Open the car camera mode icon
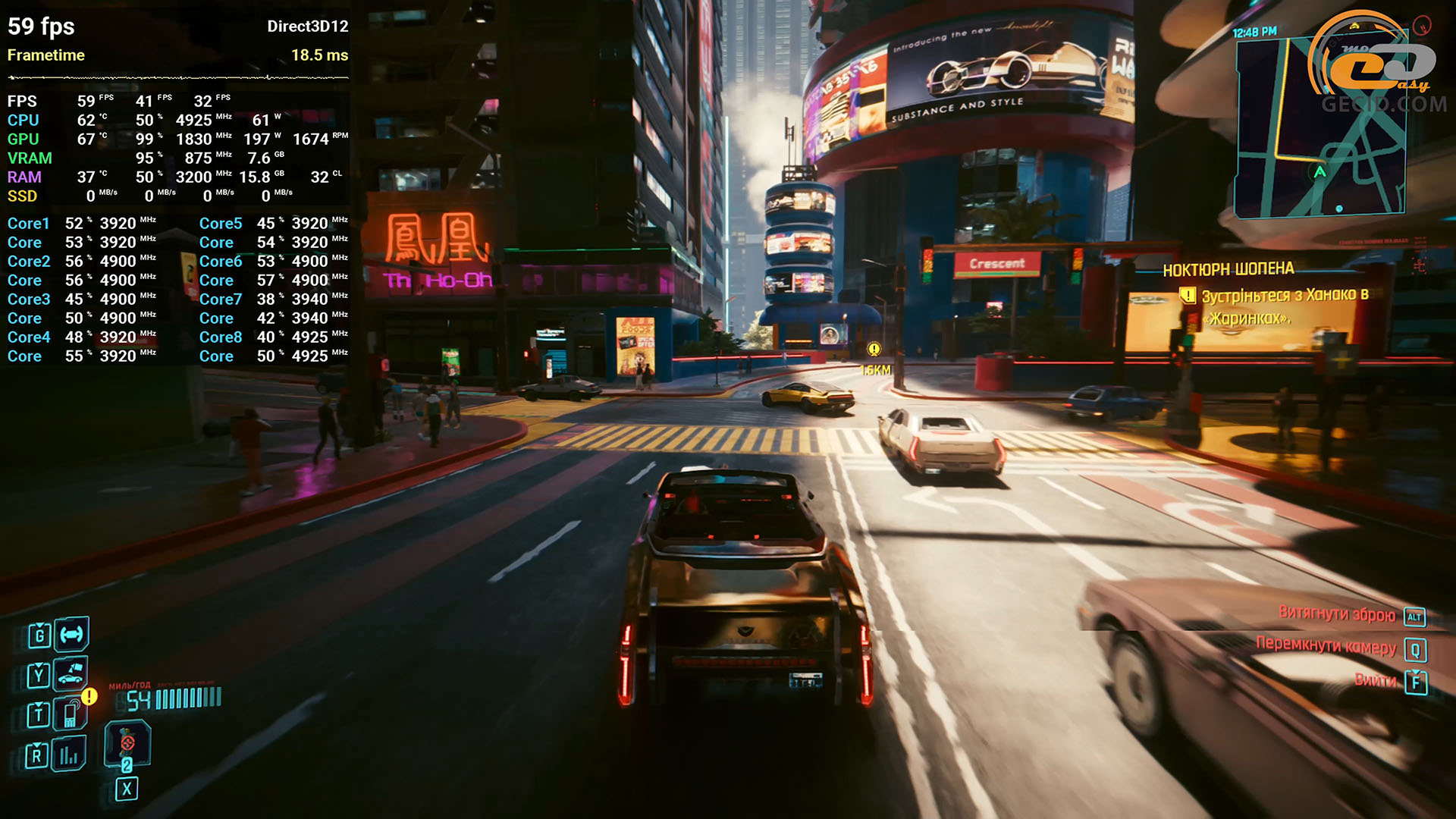1456x819 pixels. coord(71,673)
